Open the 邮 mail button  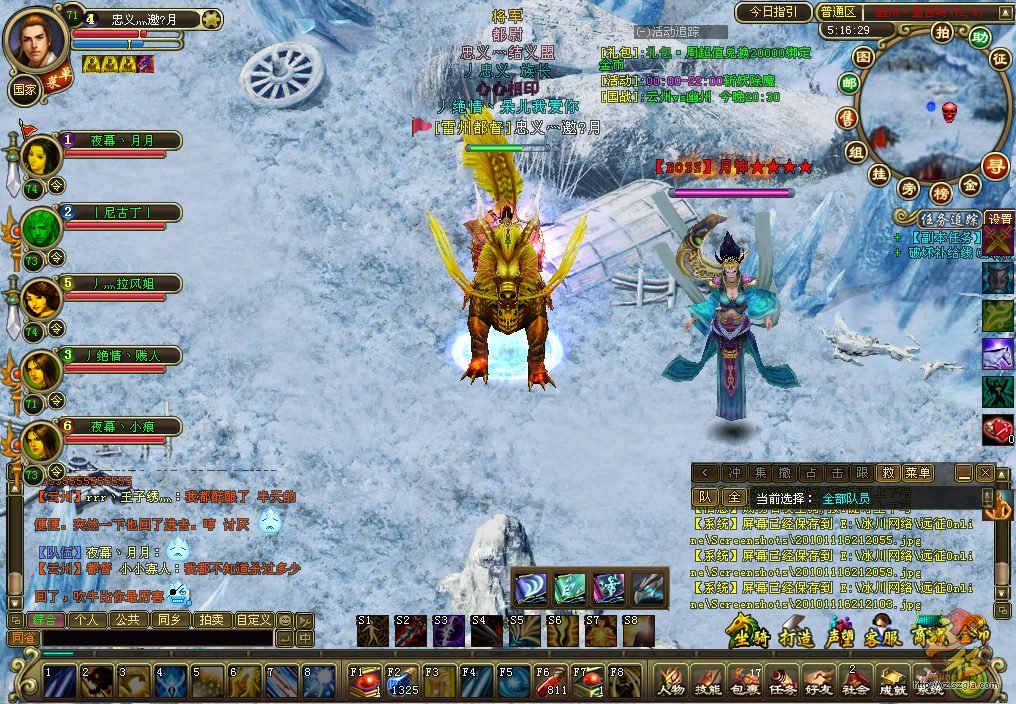[849, 84]
